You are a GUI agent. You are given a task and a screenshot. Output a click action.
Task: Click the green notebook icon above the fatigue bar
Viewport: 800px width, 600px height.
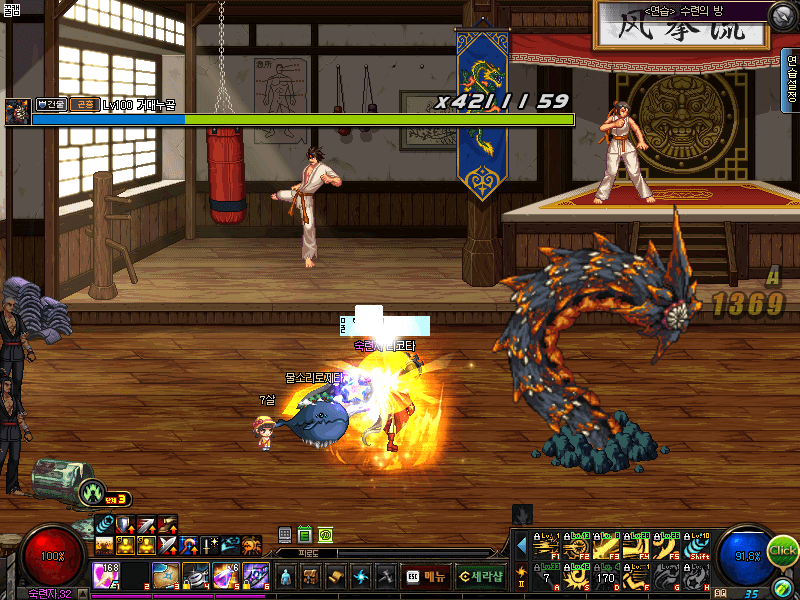click(x=305, y=535)
